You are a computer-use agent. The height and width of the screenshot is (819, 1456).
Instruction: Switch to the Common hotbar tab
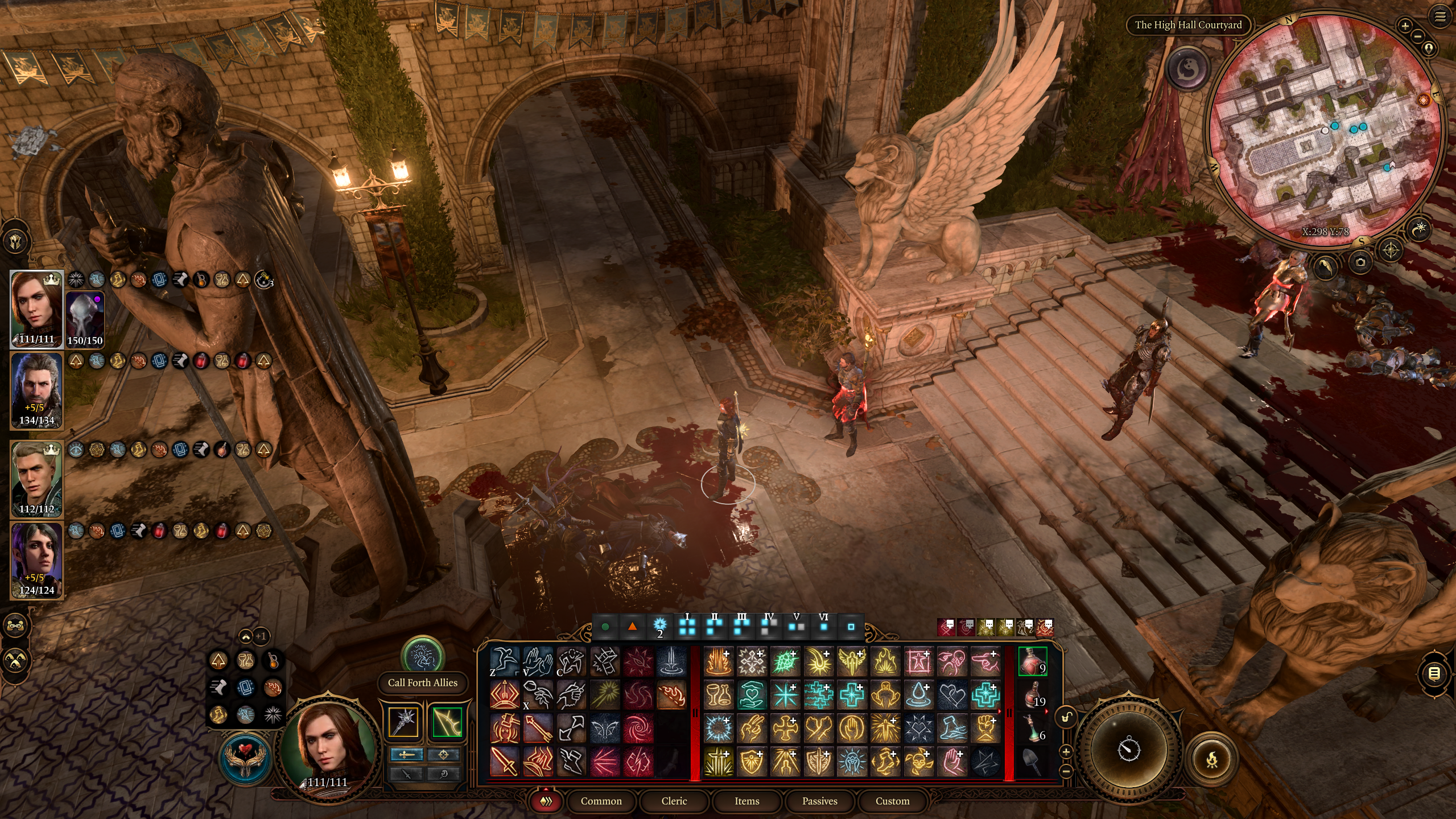point(601,801)
